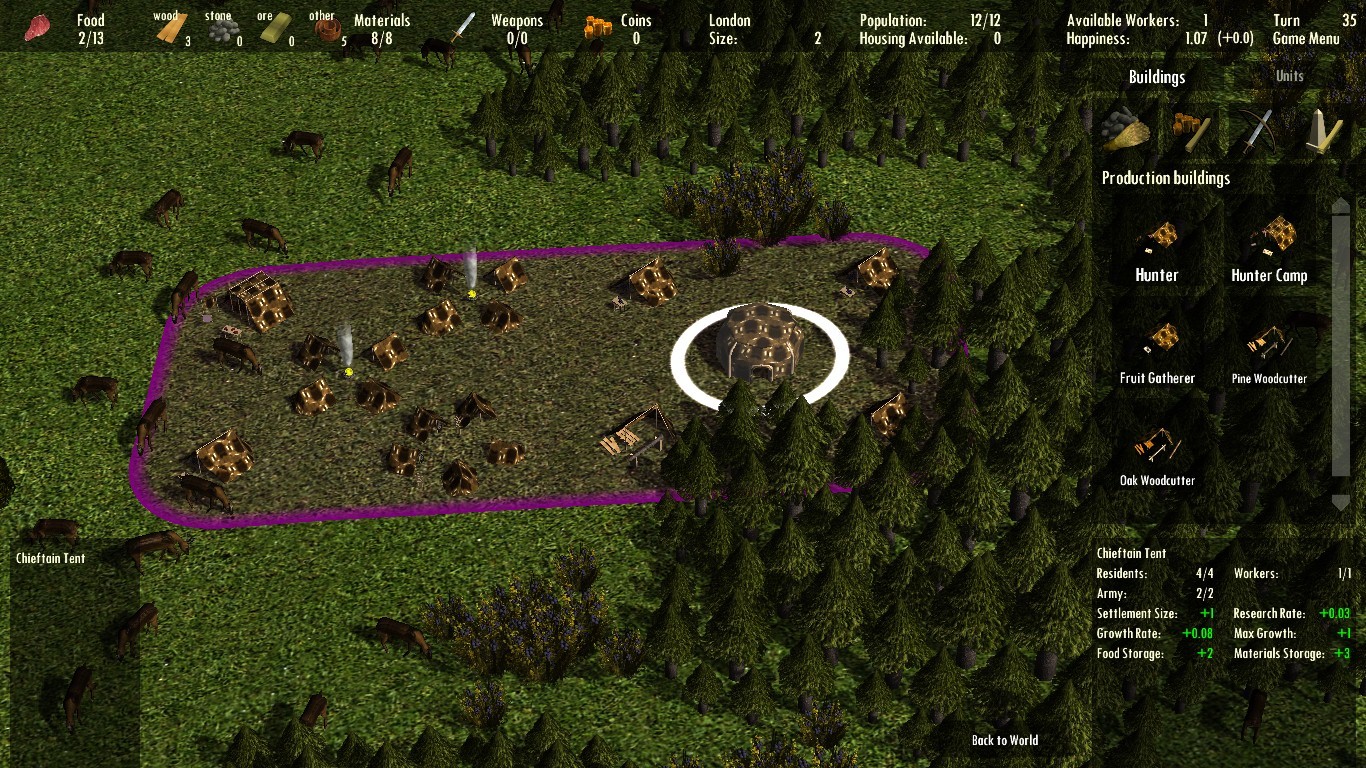
Task: Choose the Oak Woodcutter building
Action: click(1157, 455)
